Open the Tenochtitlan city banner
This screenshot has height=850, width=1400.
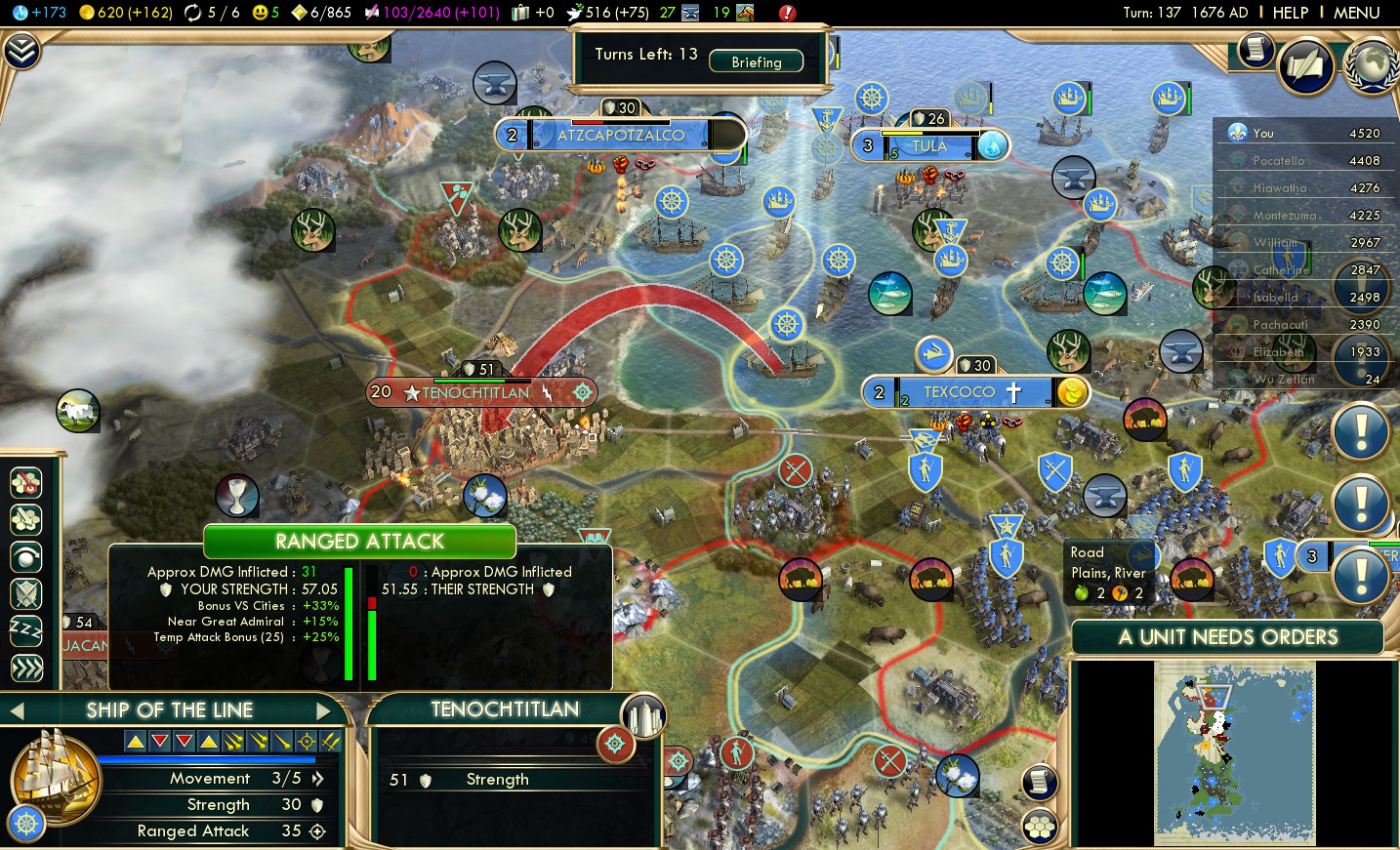point(476,392)
